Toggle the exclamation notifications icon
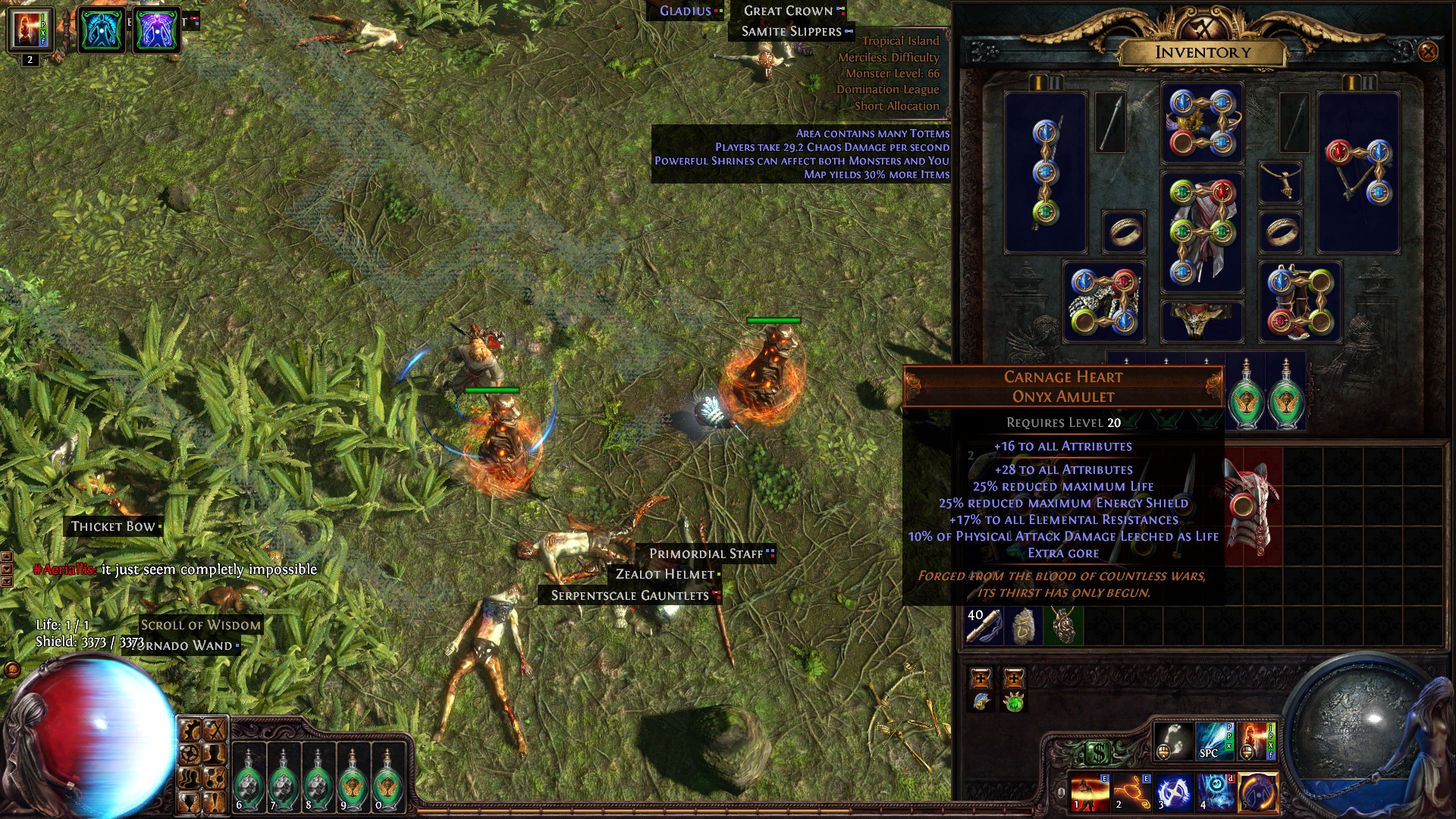 tap(215, 802)
